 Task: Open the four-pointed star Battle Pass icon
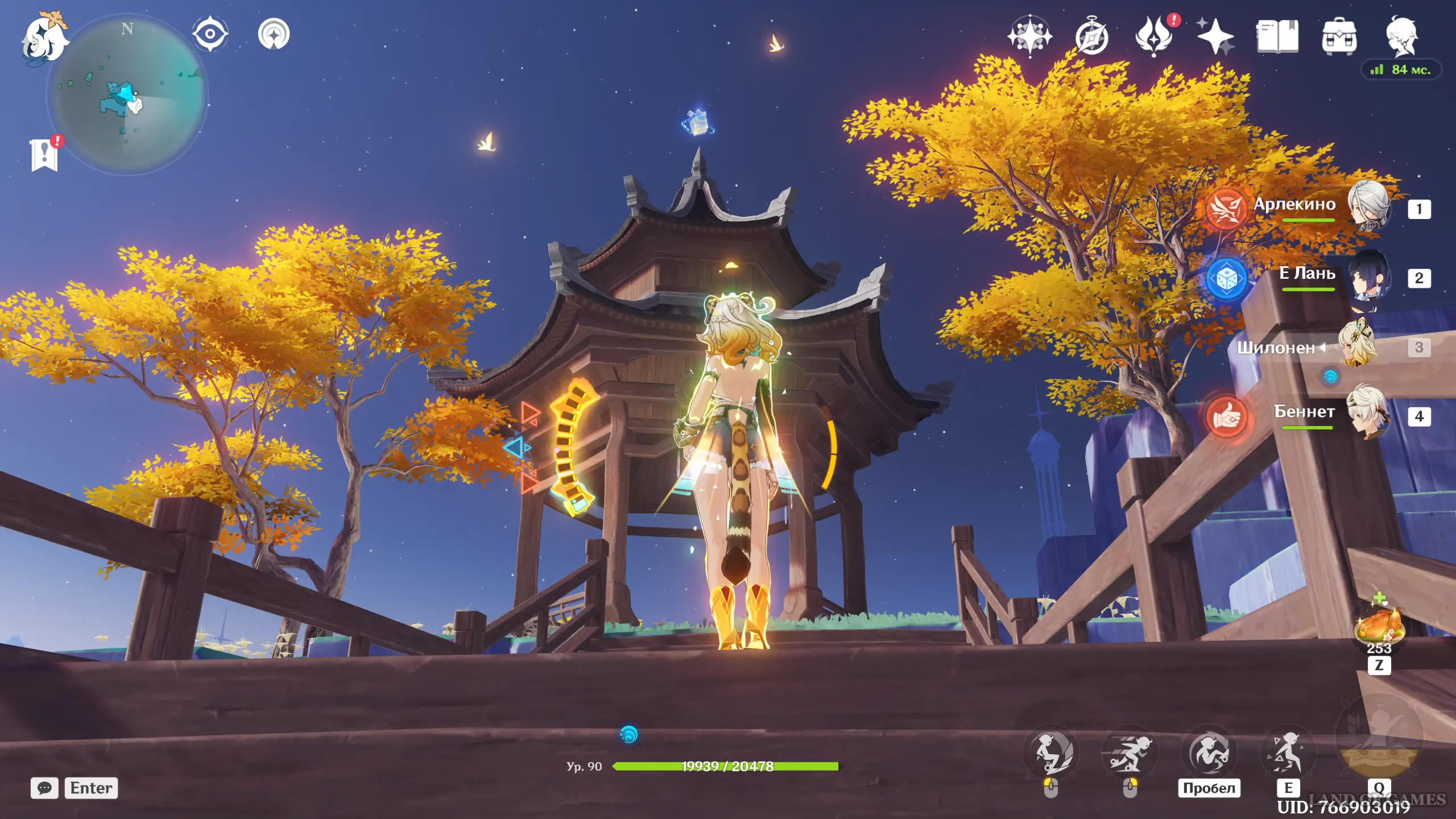(x=1215, y=36)
